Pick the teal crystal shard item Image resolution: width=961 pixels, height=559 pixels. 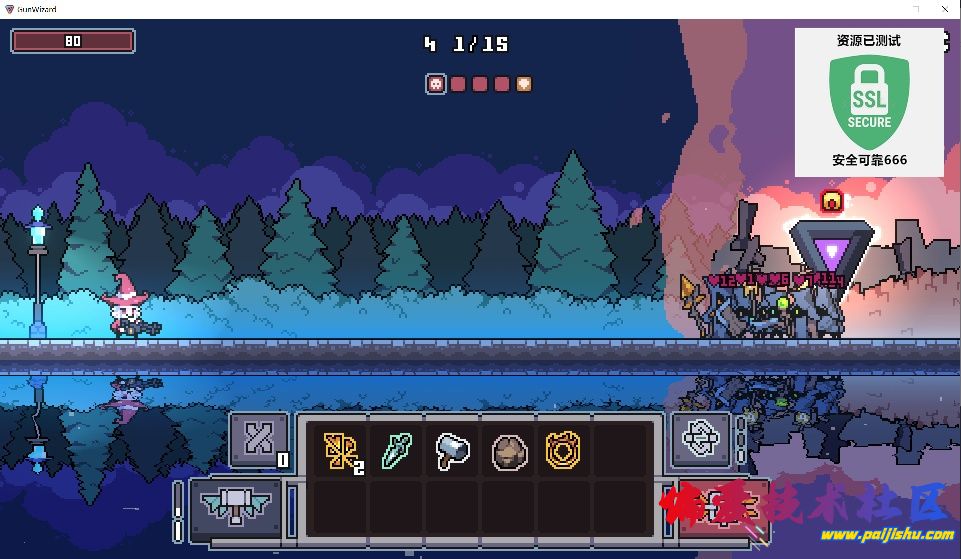click(396, 451)
